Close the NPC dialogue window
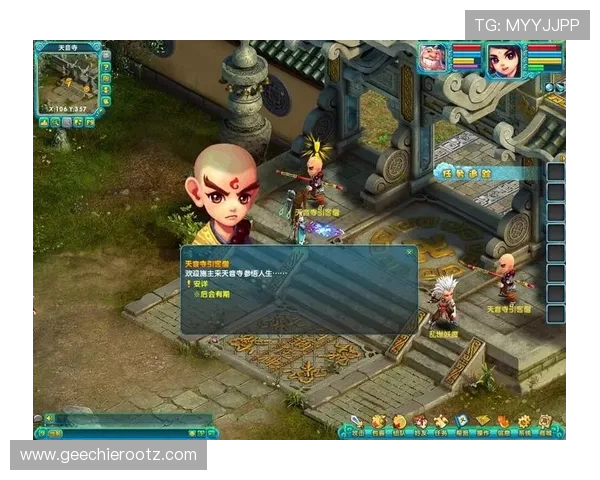Screen dimensions: 600x480 409,252
